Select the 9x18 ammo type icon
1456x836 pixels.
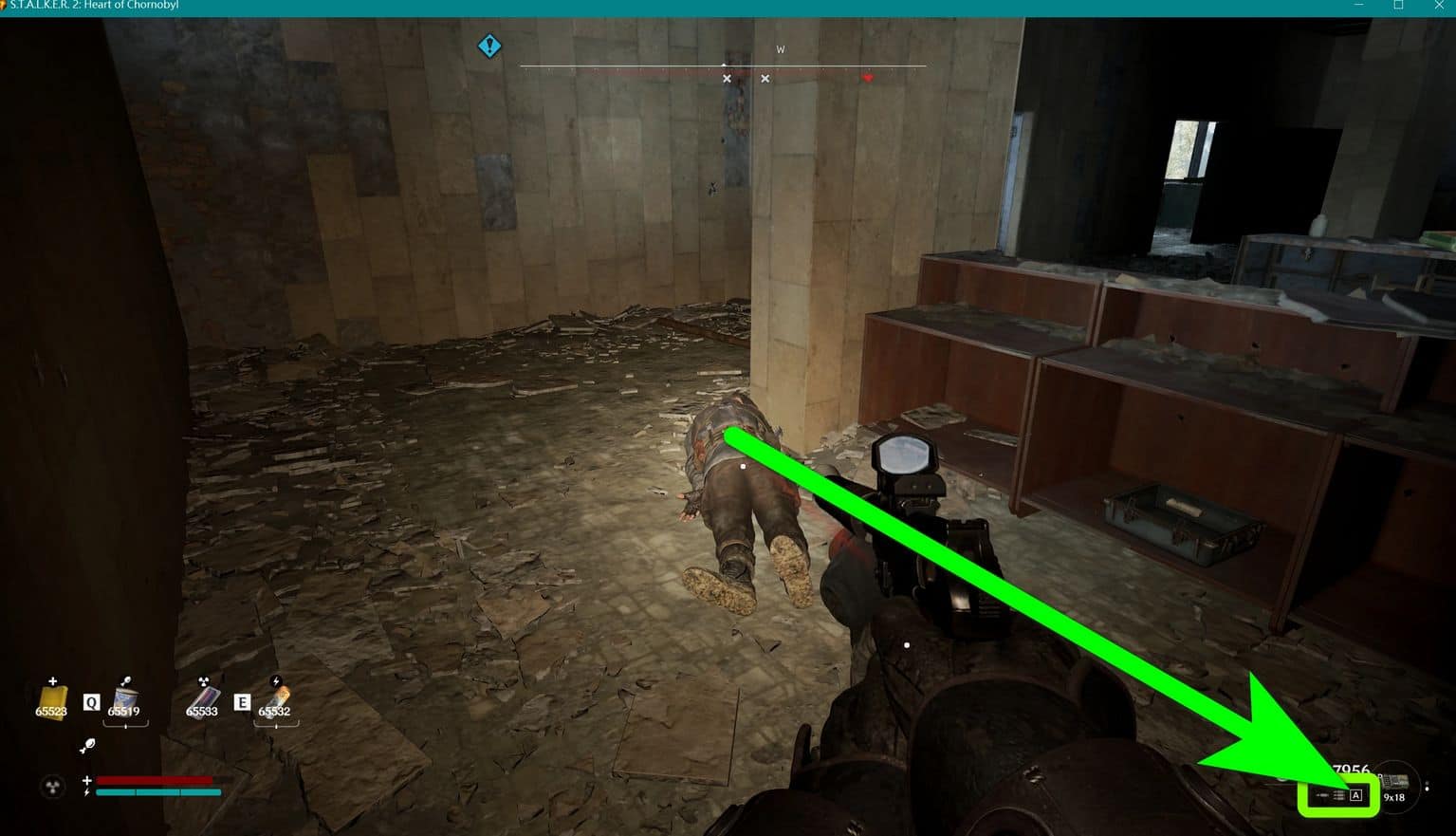point(1393,785)
